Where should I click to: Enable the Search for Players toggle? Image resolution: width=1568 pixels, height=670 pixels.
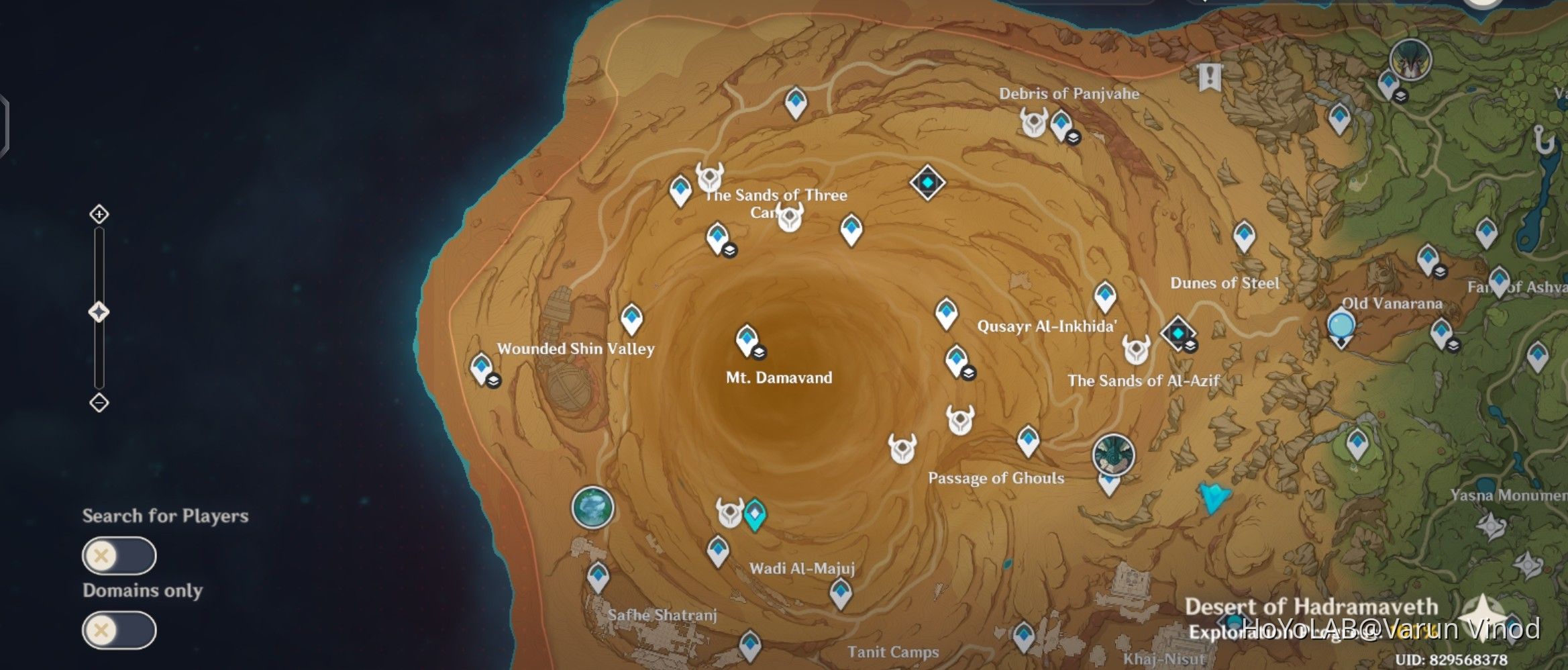coord(119,557)
